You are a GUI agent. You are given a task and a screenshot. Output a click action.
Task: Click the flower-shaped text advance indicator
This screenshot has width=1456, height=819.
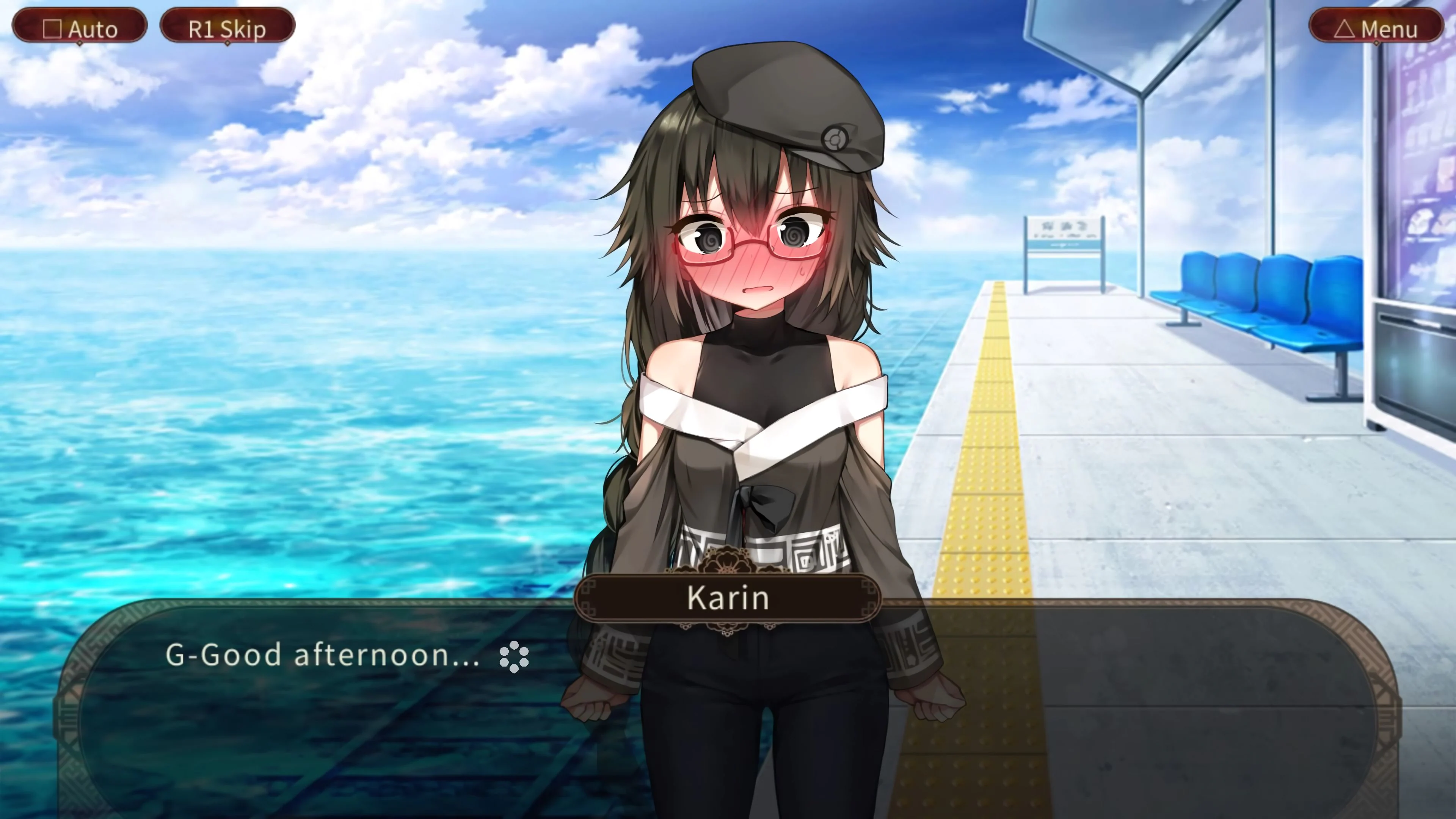(x=515, y=657)
